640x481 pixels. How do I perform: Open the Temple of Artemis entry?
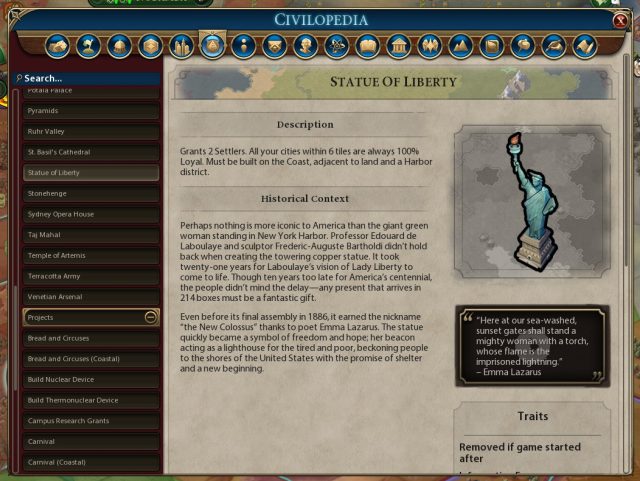pos(91,255)
